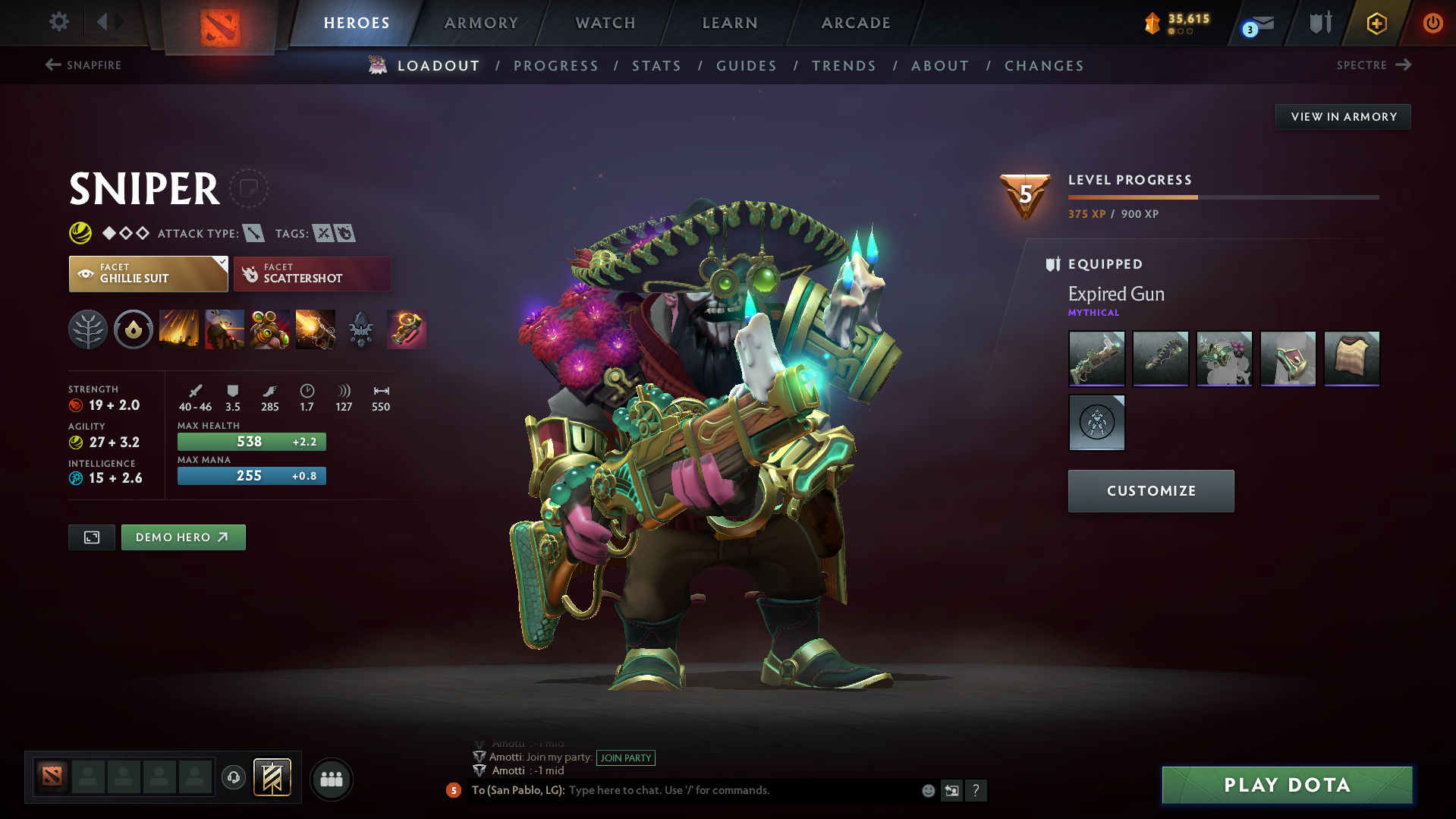Click the power button to exit
Viewport: 1456px width, 819px height.
1432,23
